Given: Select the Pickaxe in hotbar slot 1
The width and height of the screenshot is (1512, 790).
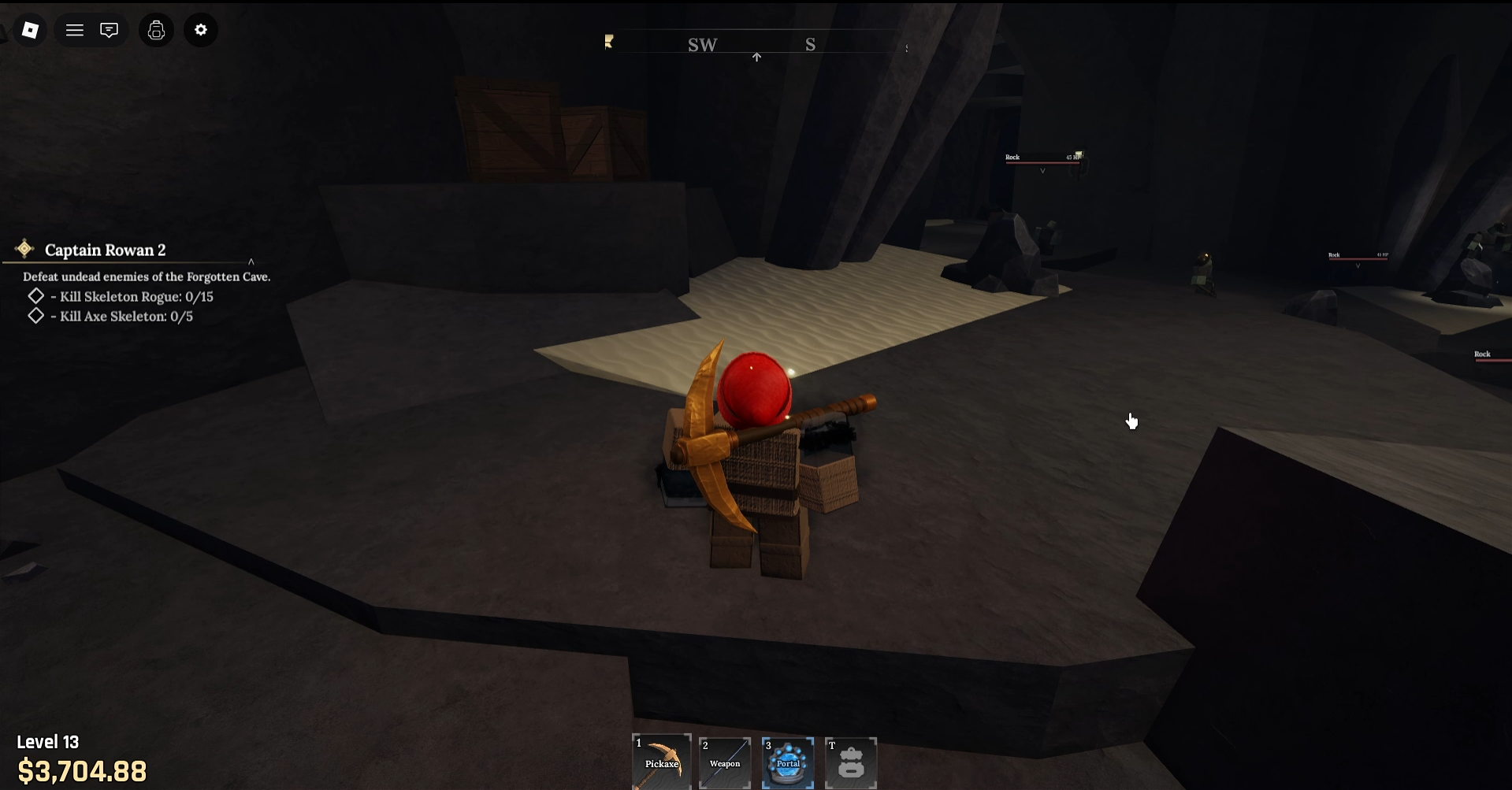Looking at the screenshot, I should (x=661, y=762).
